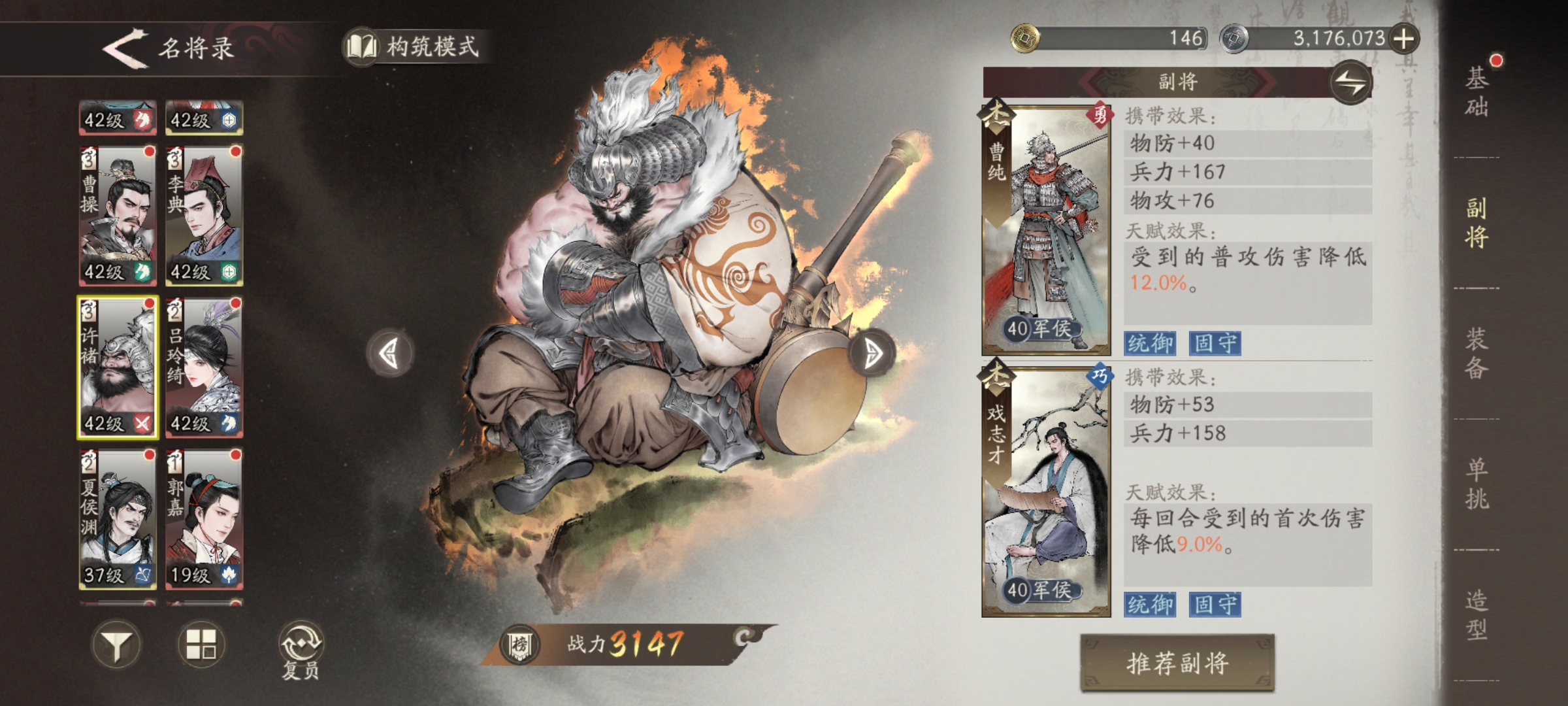Open the general filter funnel

(116, 645)
